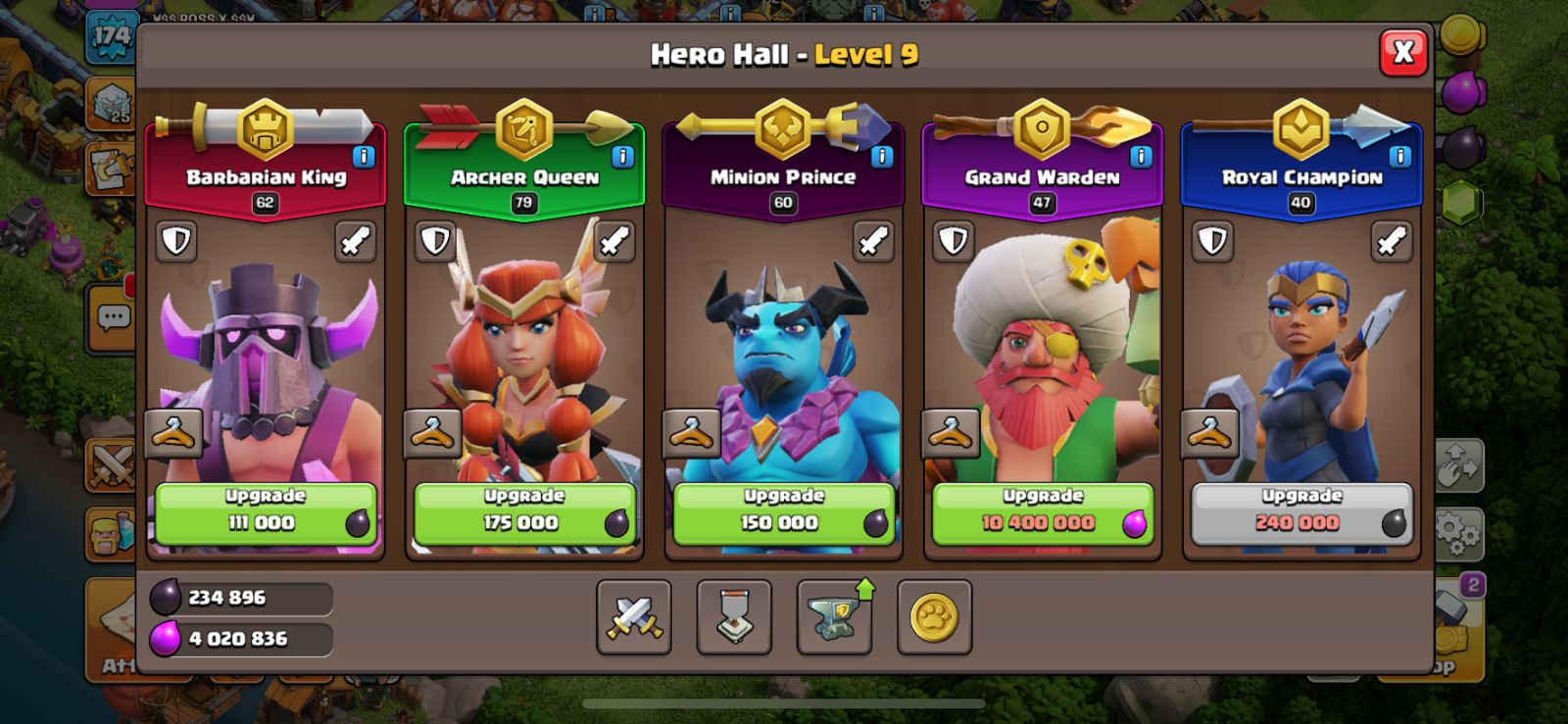Show Royal Champion info
This screenshot has height=724, width=1568.
pos(1400,157)
